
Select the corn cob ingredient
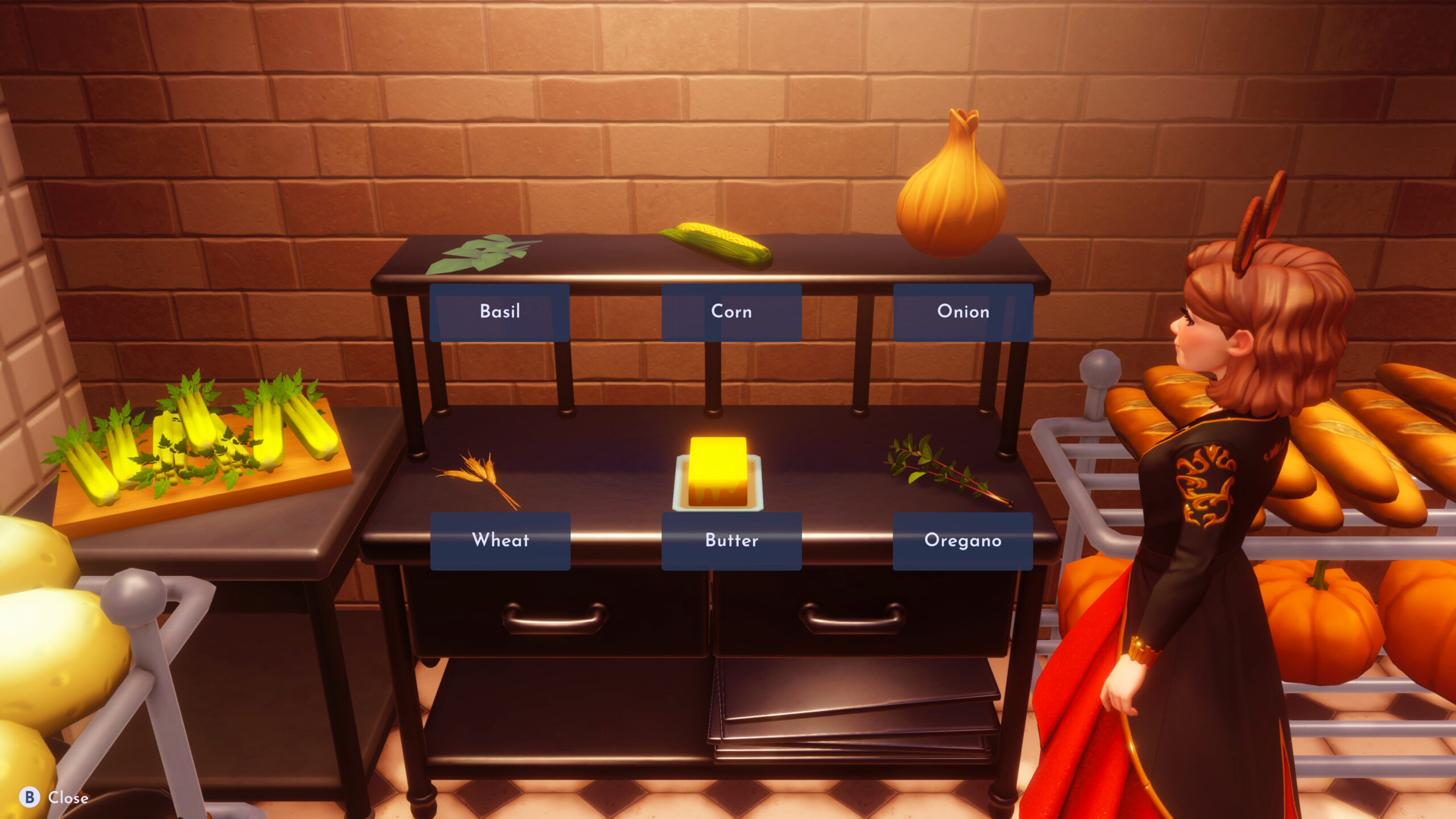click(717, 245)
